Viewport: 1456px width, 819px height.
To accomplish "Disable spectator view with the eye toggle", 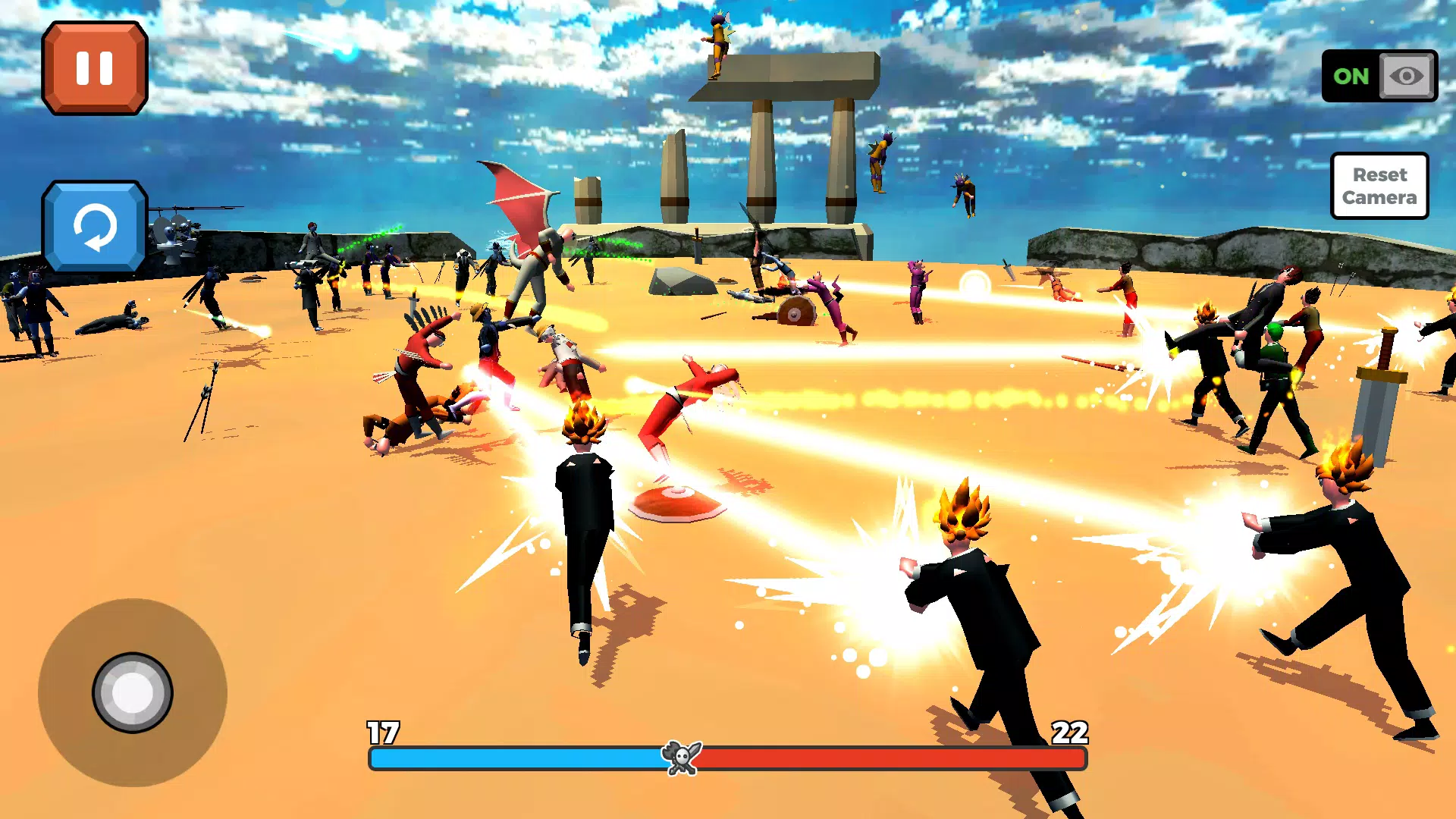I will pyautogui.click(x=1408, y=76).
